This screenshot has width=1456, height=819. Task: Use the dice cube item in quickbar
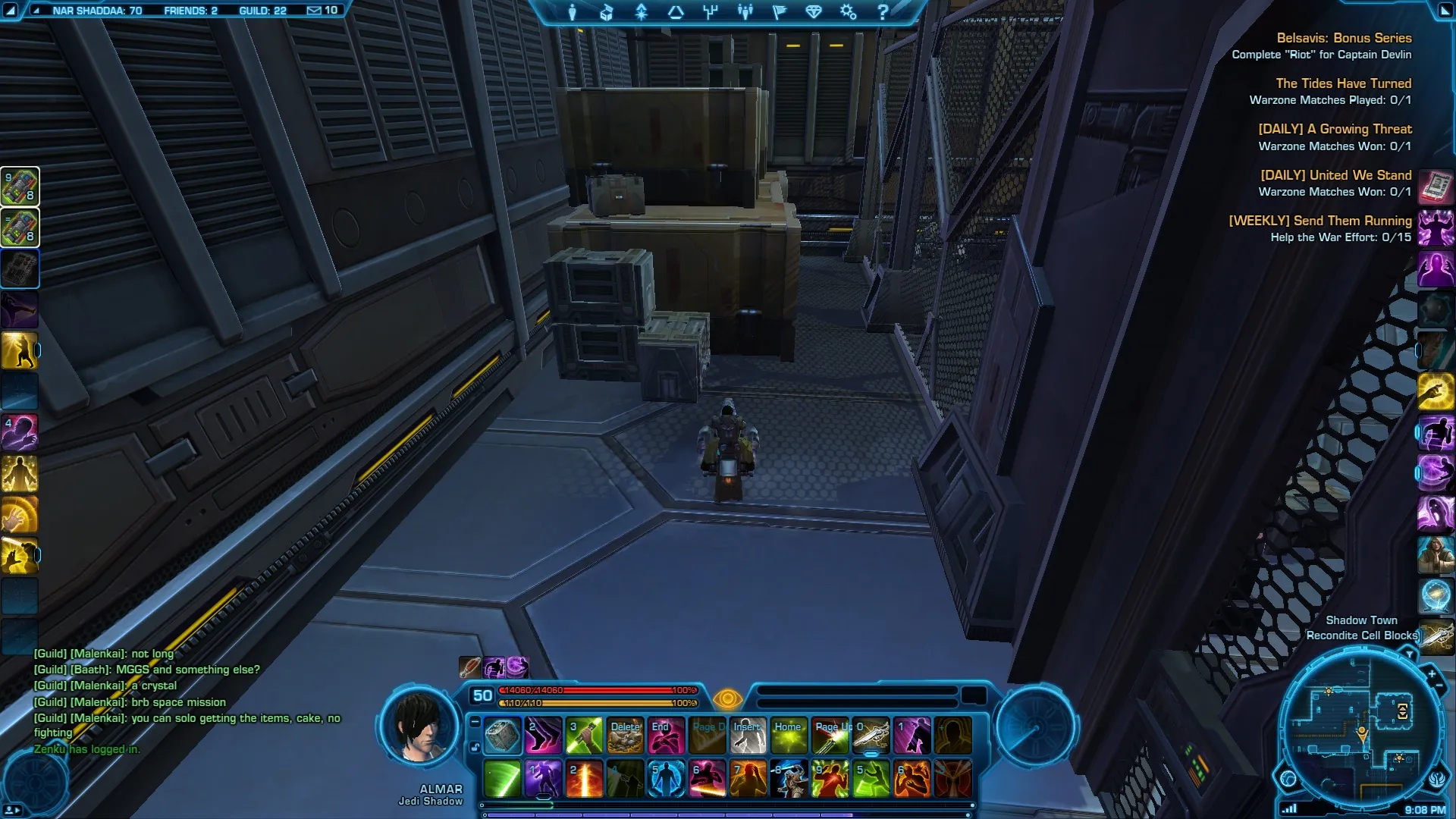click(502, 736)
